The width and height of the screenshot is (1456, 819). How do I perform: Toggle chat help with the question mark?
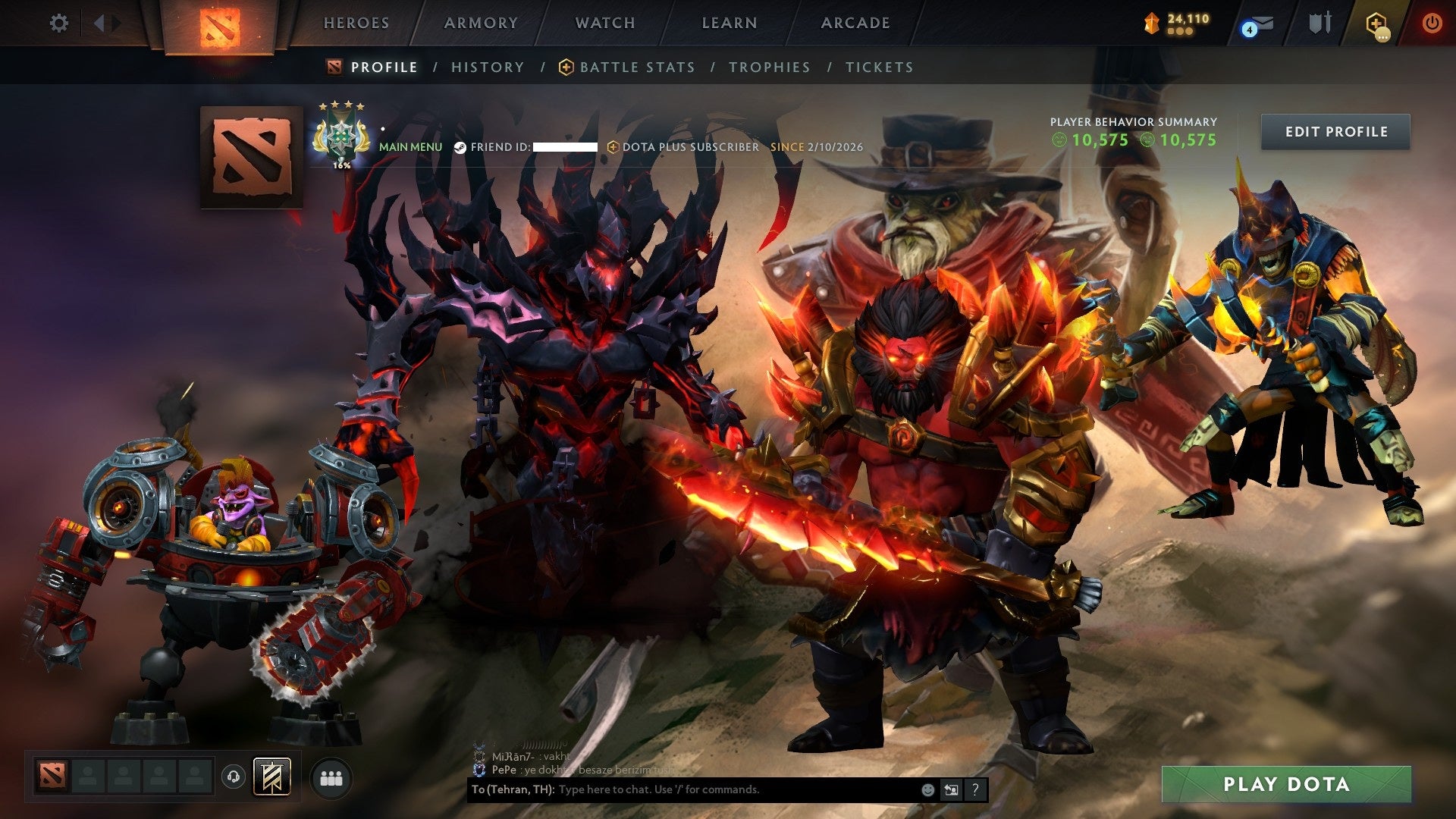click(975, 789)
